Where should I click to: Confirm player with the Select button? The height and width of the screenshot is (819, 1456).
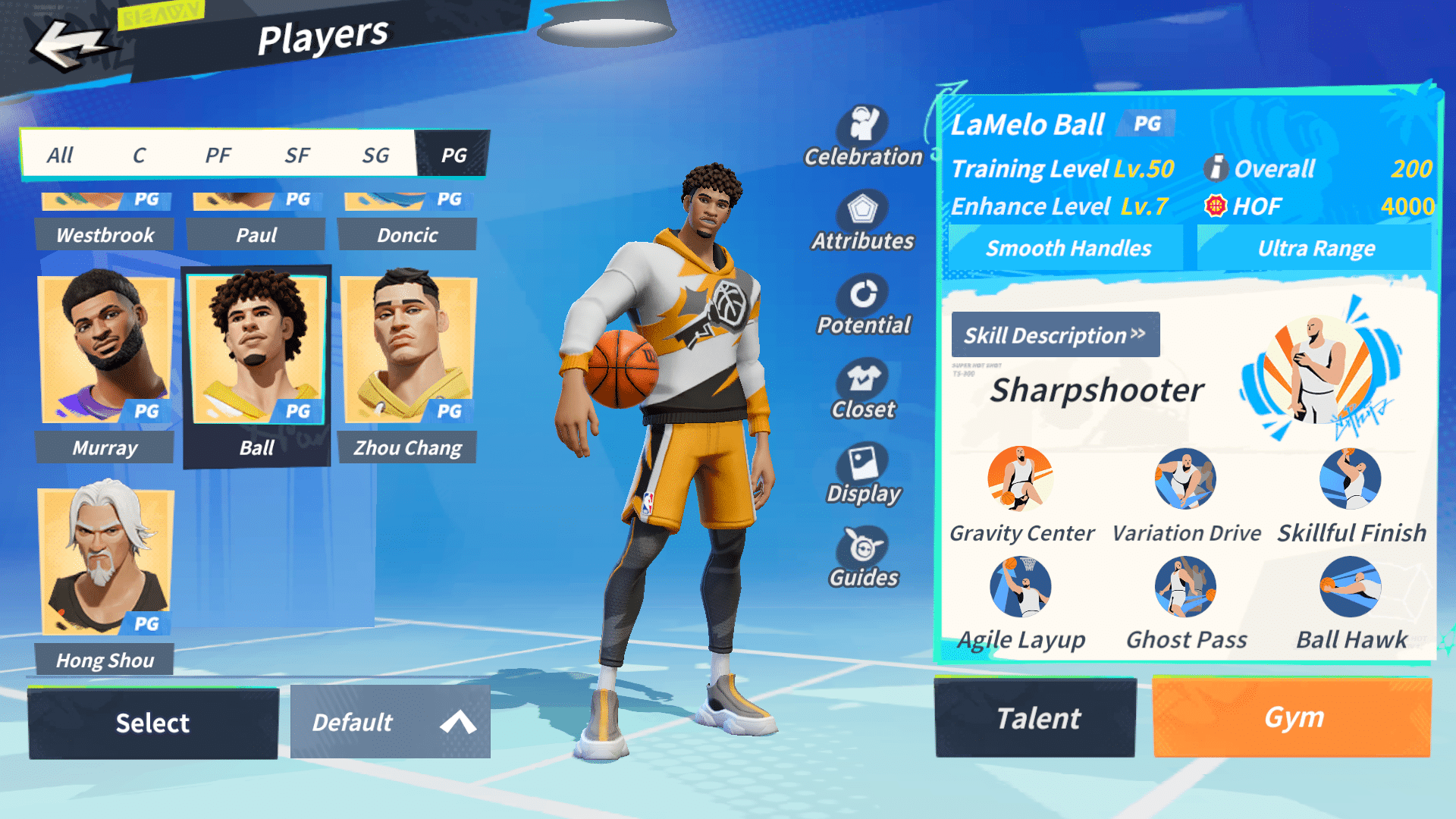click(x=153, y=723)
